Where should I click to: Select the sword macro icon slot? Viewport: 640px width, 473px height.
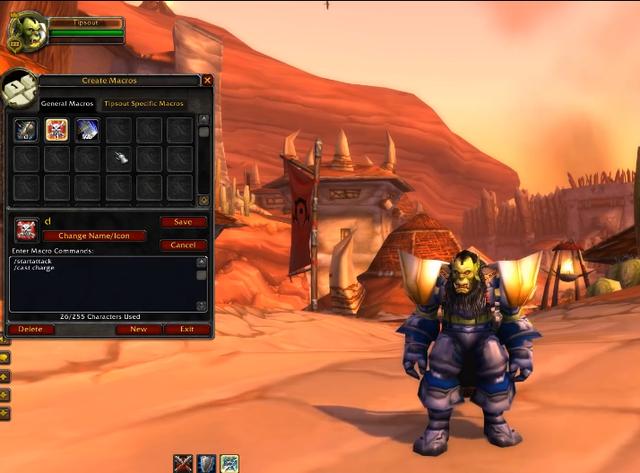tap(26, 130)
